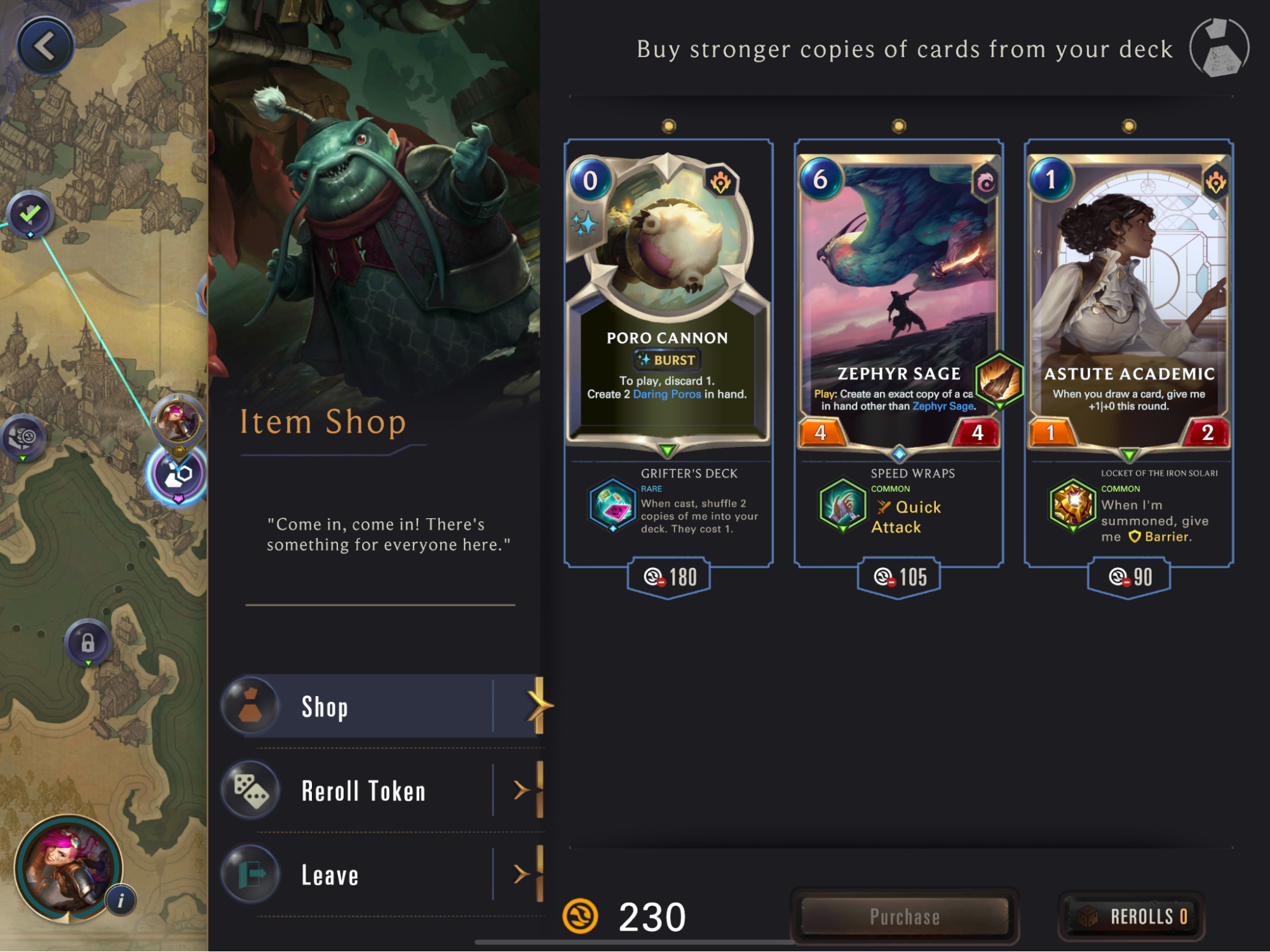The width and height of the screenshot is (1270, 952).
Task: Inspect the Locket of the Iron Solari icon
Action: [1073, 506]
